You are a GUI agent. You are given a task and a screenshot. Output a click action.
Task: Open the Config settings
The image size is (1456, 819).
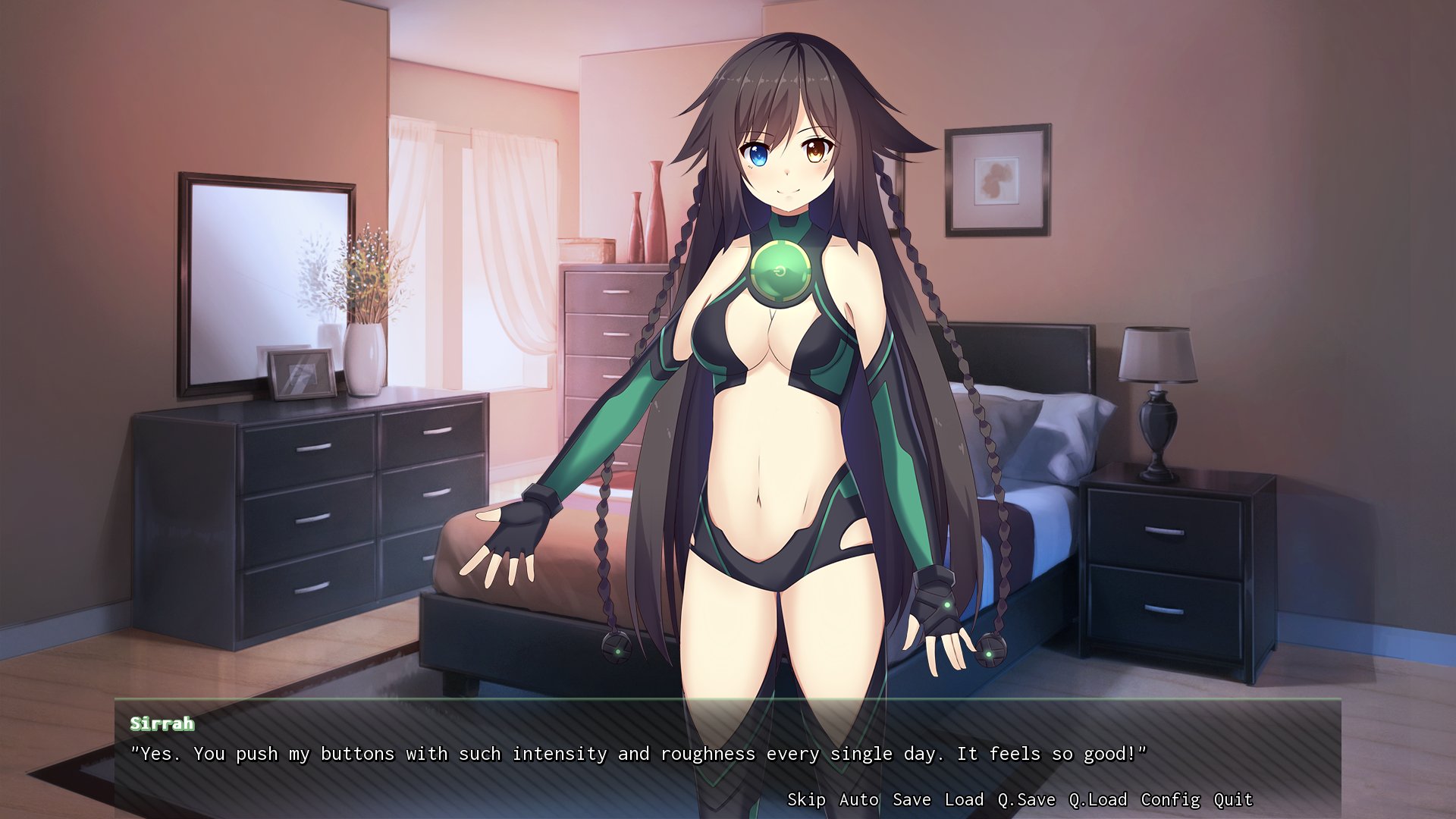pyautogui.click(x=1170, y=799)
